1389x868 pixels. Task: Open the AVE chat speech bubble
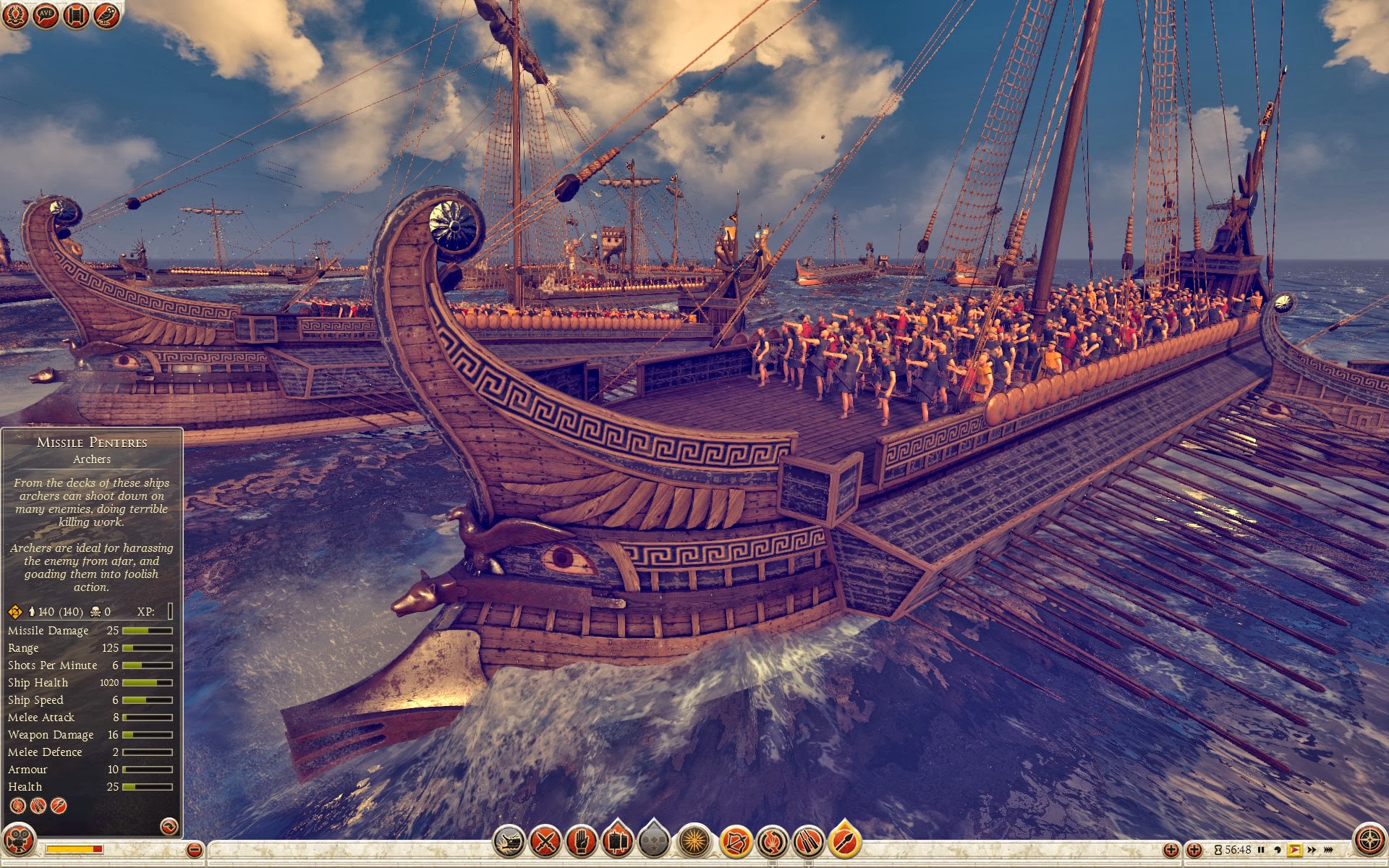click(46, 15)
